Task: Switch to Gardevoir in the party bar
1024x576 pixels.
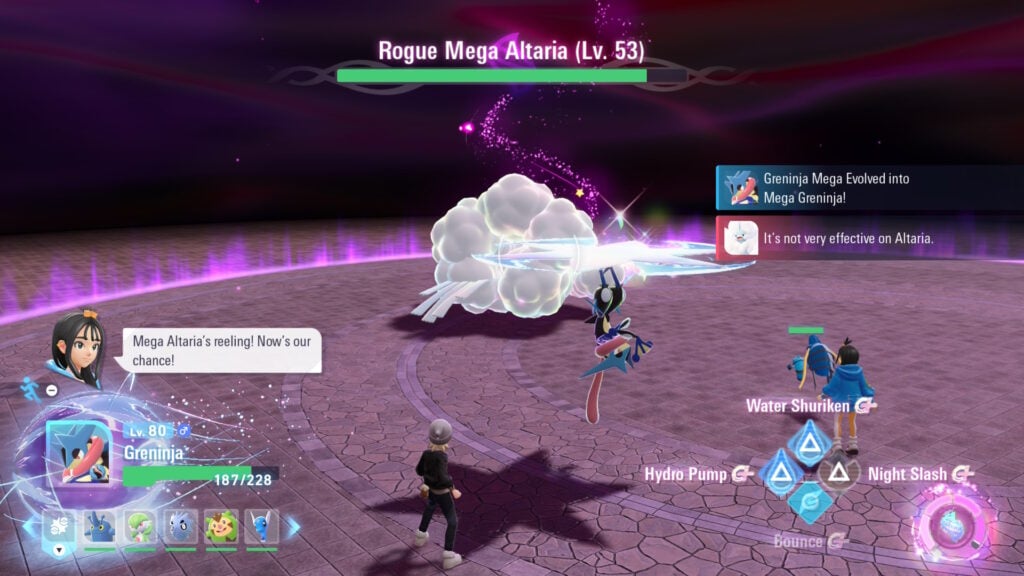Action: tap(139, 527)
